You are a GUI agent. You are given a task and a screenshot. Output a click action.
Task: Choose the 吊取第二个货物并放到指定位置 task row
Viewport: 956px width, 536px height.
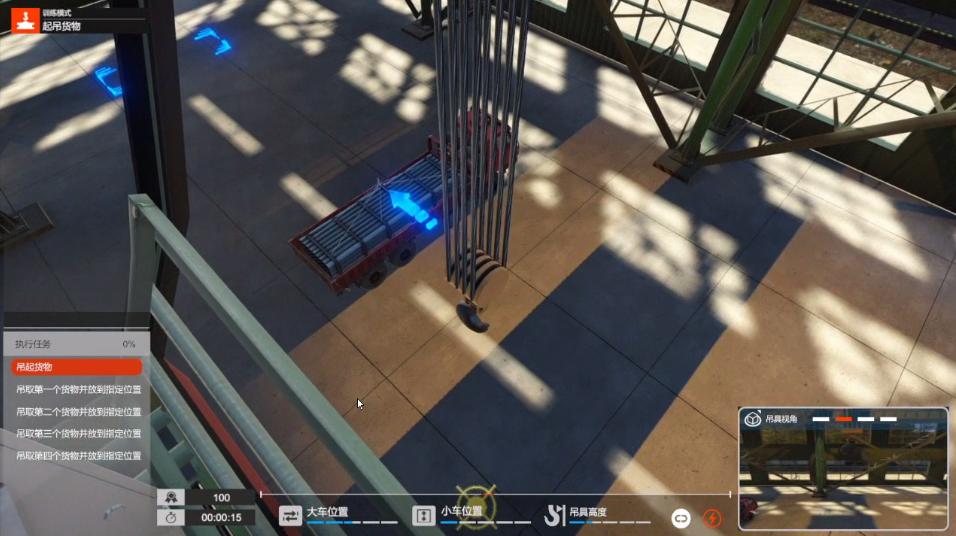click(x=78, y=411)
